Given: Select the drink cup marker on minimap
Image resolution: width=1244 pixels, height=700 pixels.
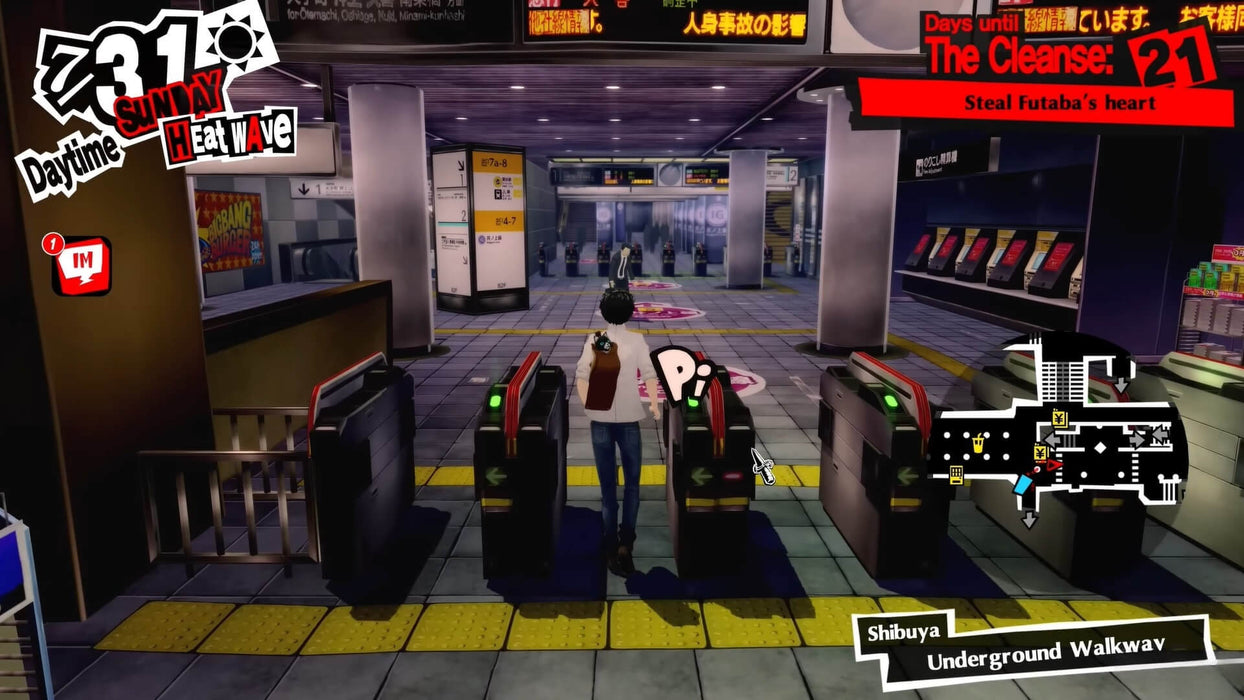Looking at the screenshot, I should [978, 443].
